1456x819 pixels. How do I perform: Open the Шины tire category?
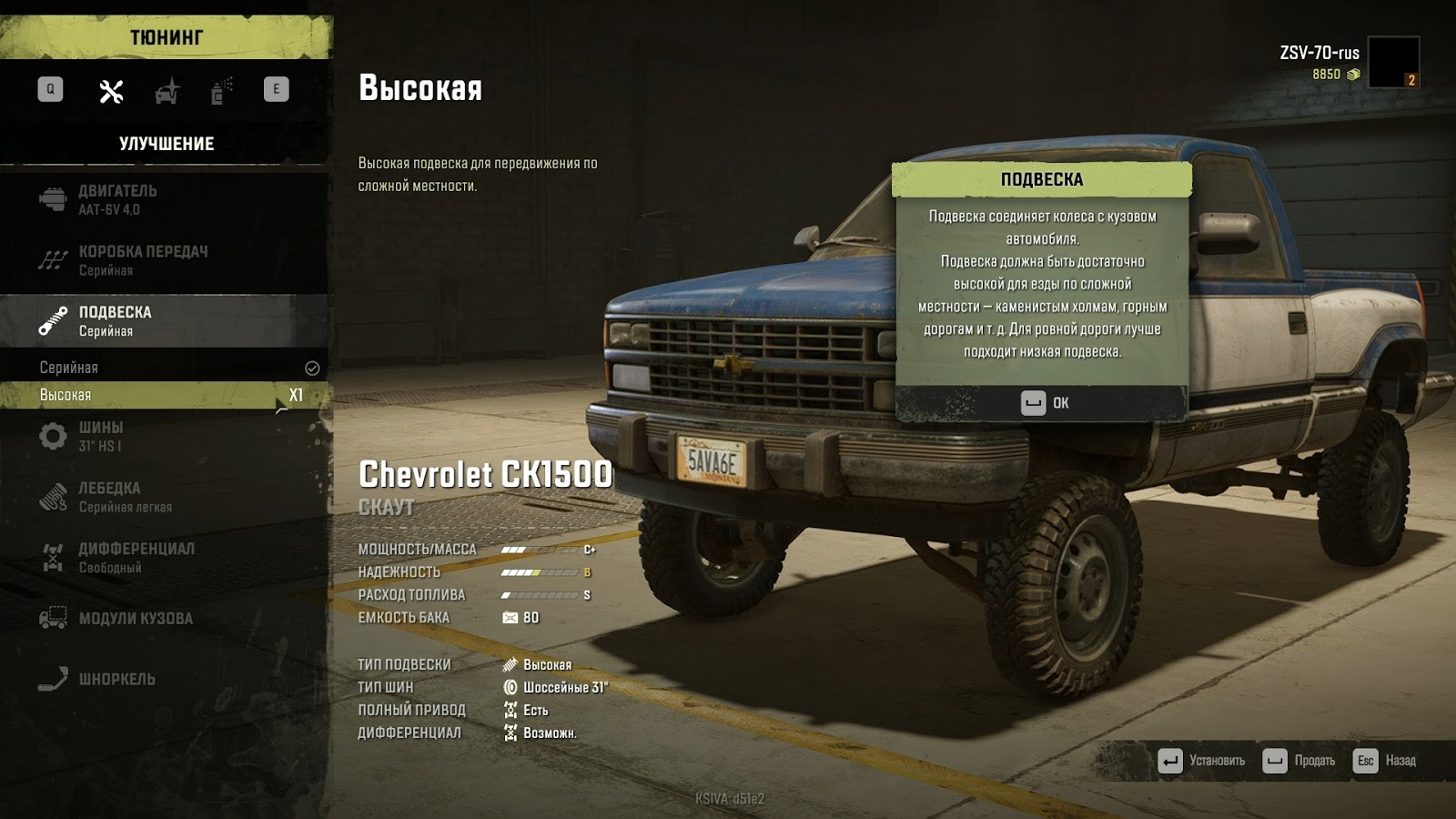[164, 436]
